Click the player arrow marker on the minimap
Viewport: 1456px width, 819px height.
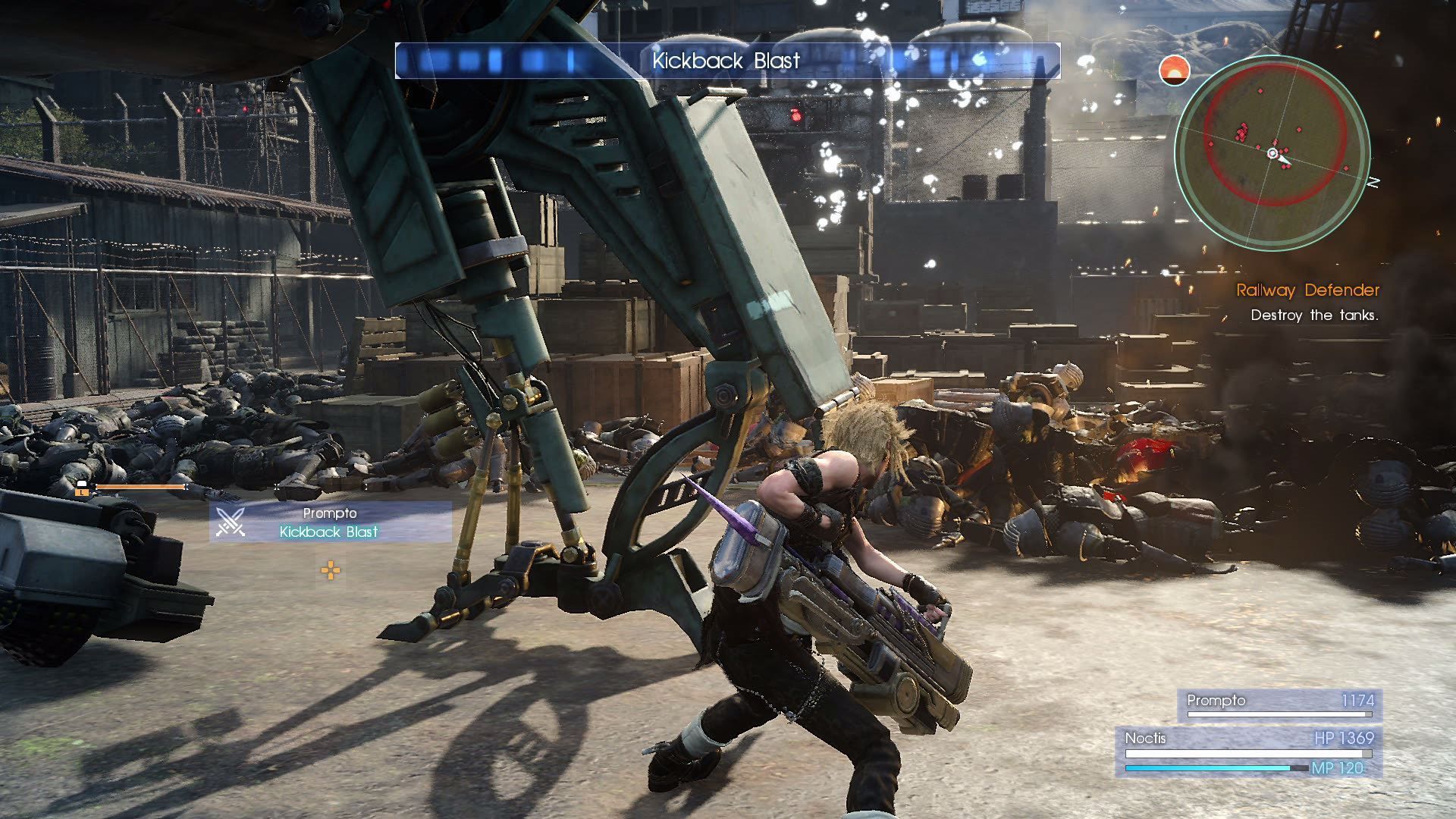click(1273, 153)
